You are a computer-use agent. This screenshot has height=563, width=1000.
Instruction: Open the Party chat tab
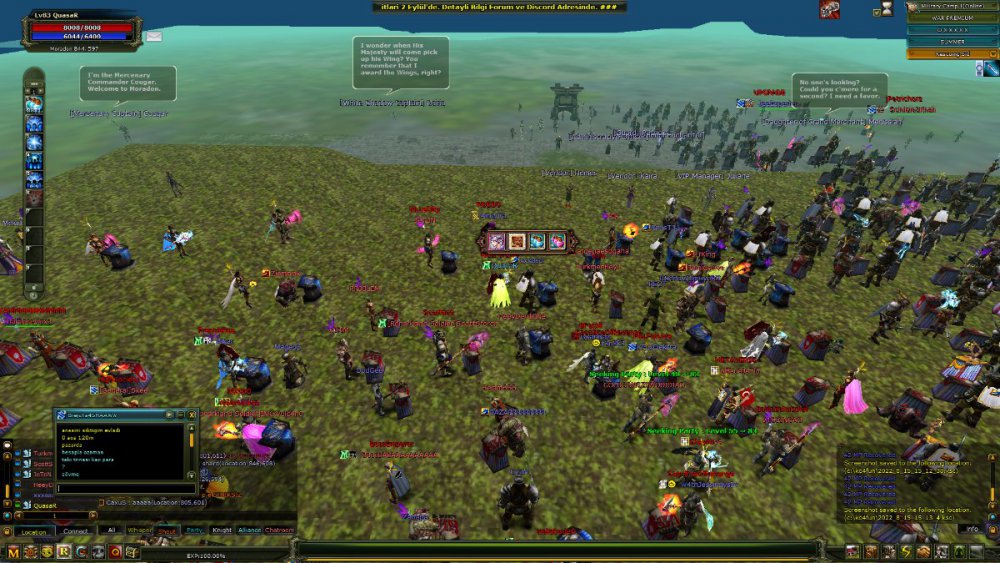click(195, 530)
